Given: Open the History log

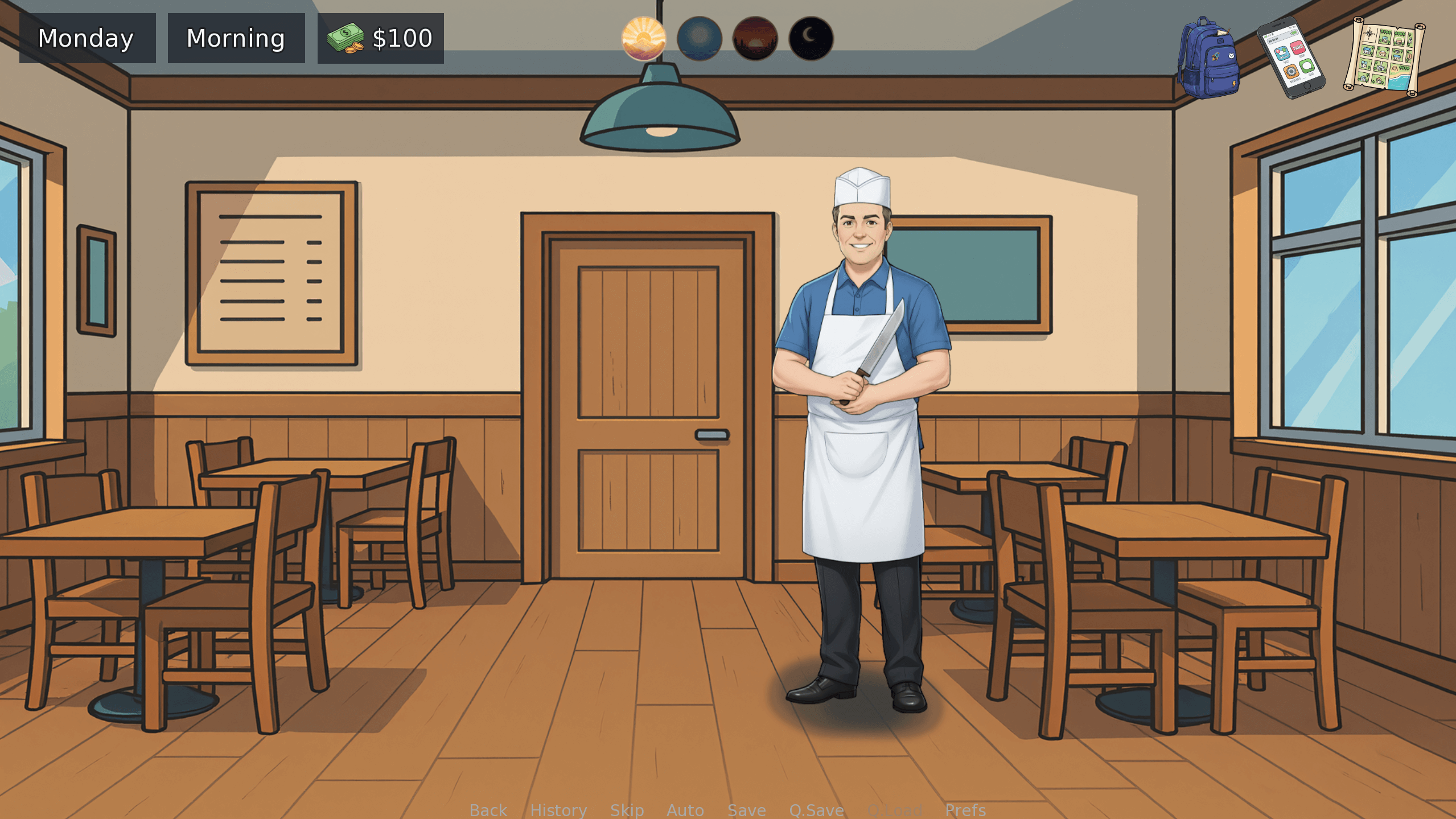Looking at the screenshot, I should click(558, 810).
